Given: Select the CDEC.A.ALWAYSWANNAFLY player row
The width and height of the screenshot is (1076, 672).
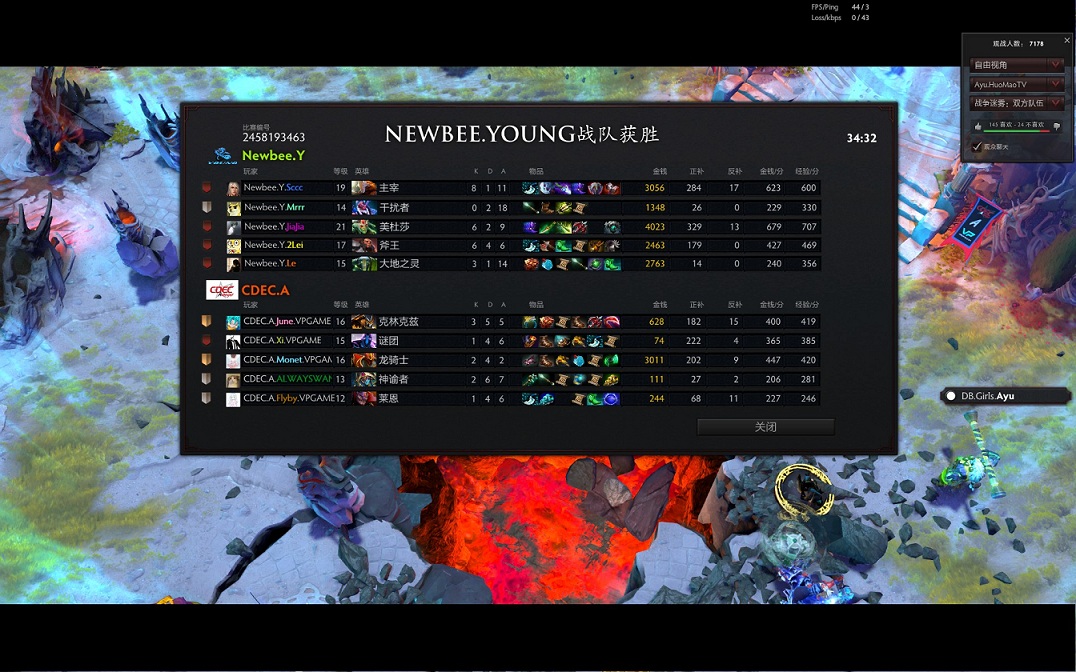Looking at the screenshot, I should click(x=286, y=379).
